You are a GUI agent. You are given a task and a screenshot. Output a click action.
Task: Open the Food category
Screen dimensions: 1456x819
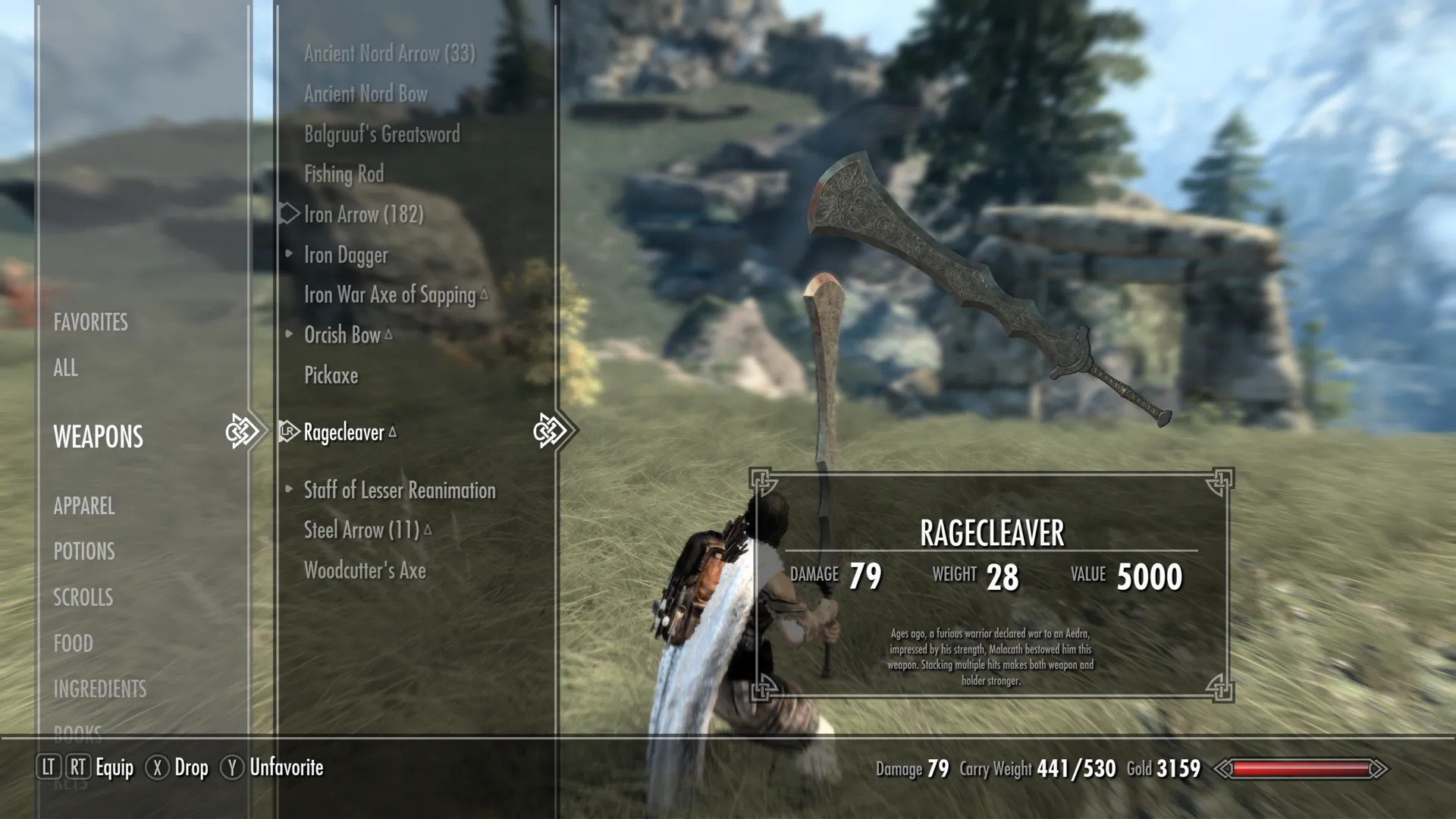(x=73, y=644)
